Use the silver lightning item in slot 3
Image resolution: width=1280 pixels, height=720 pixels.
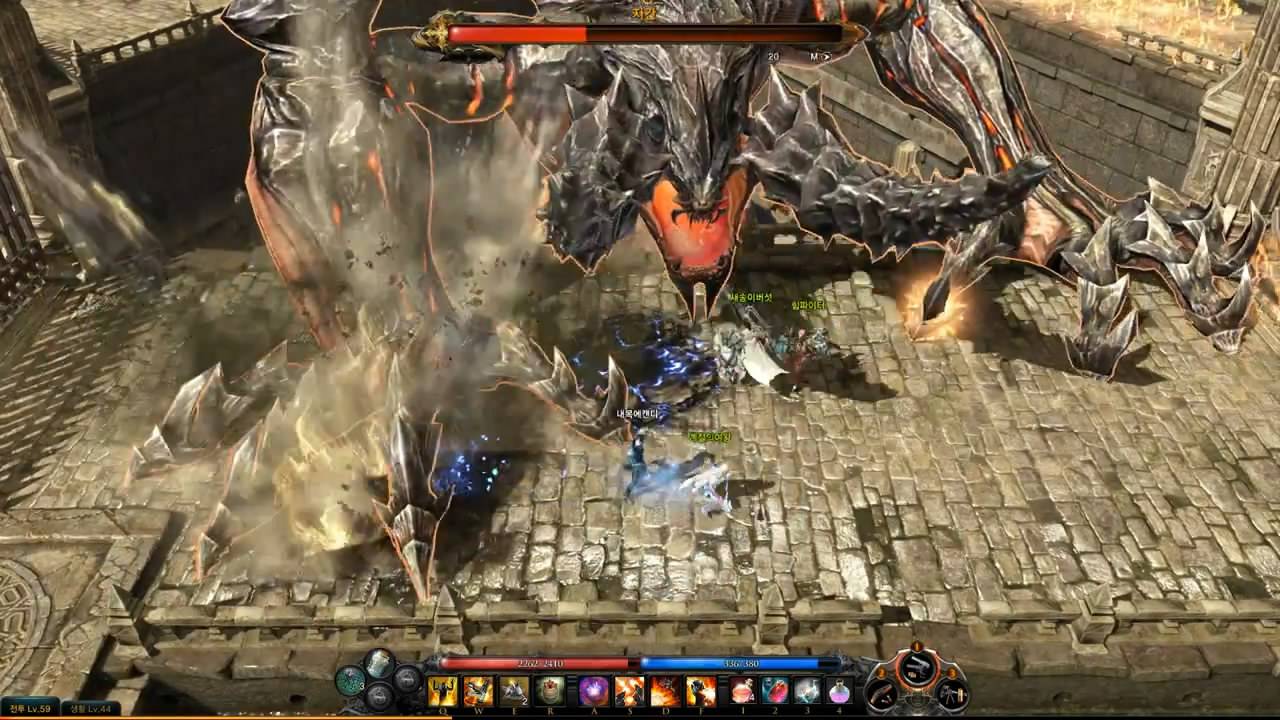pos(807,690)
